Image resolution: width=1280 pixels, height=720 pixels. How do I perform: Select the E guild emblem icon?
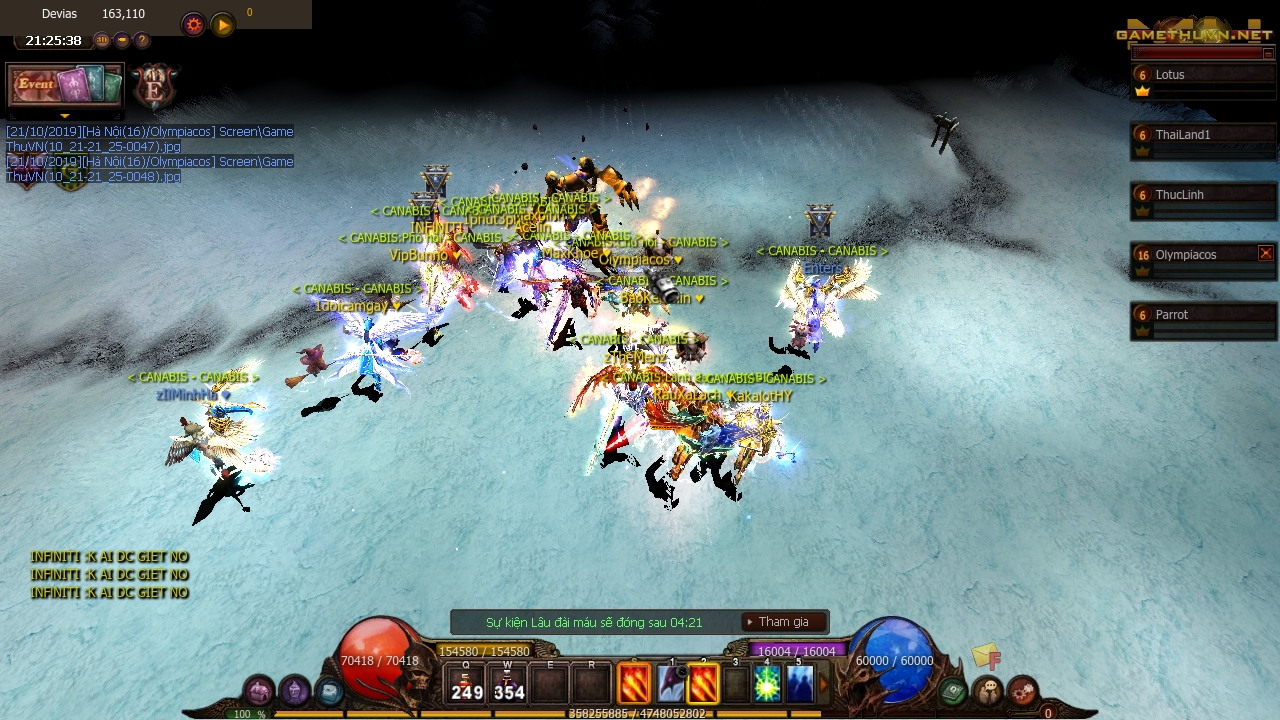155,87
